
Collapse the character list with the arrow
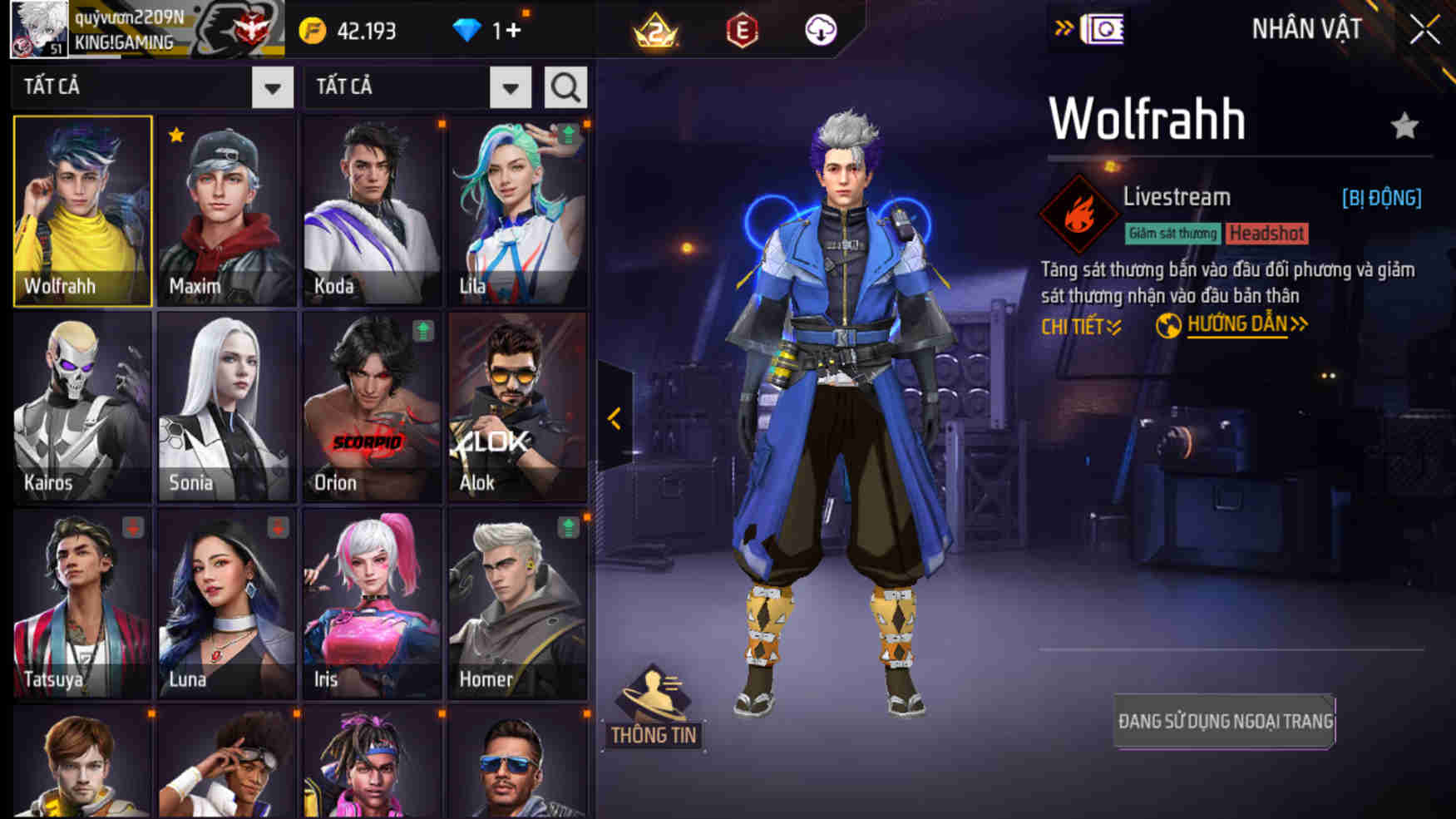(614, 418)
